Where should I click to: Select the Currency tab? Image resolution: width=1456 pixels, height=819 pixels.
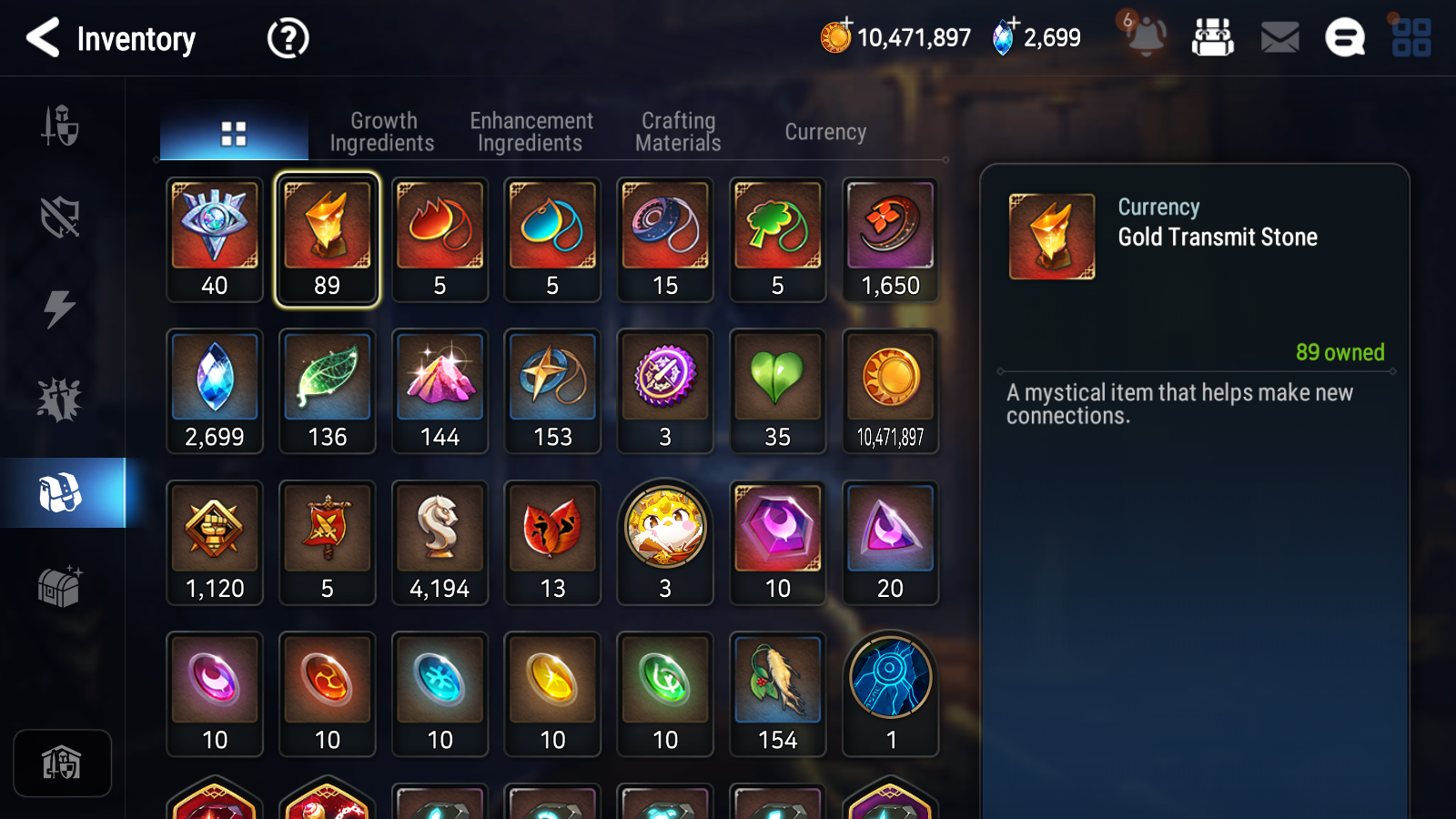pyautogui.click(x=825, y=132)
